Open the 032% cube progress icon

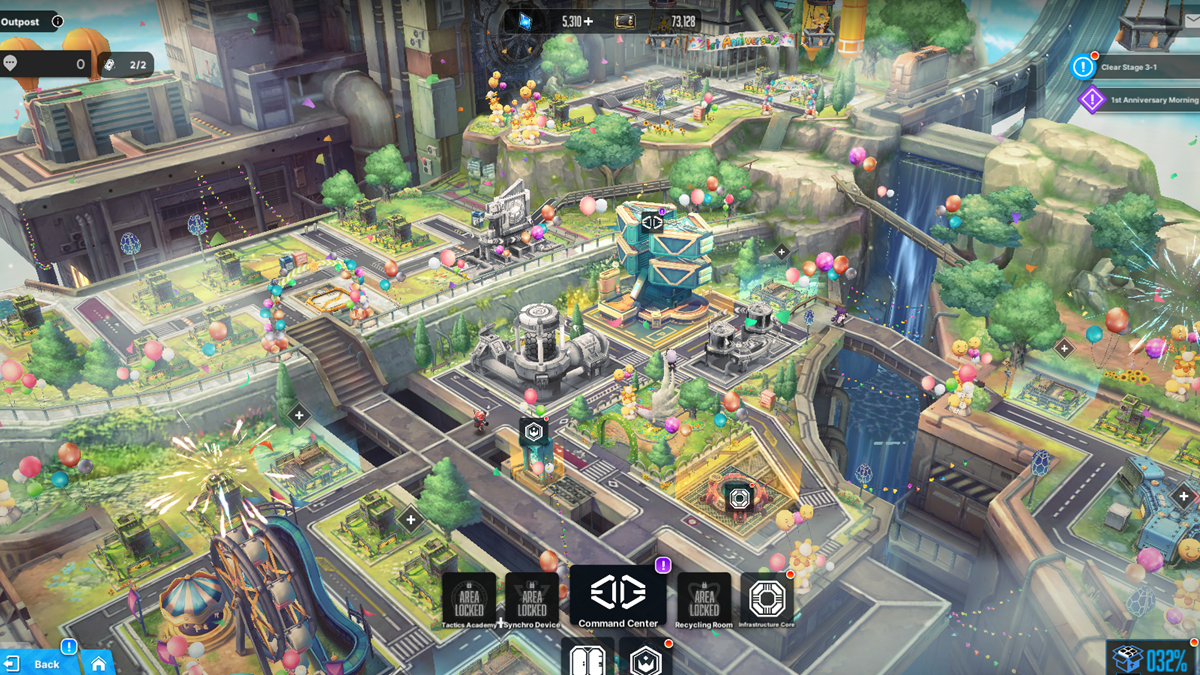(x=1152, y=659)
